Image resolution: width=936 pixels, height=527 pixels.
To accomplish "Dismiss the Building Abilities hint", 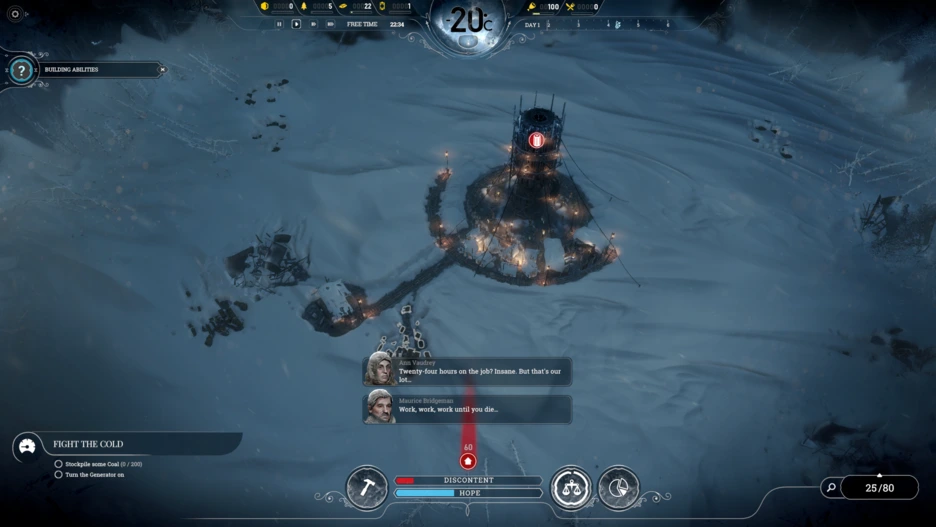I will pyautogui.click(x=163, y=70).
